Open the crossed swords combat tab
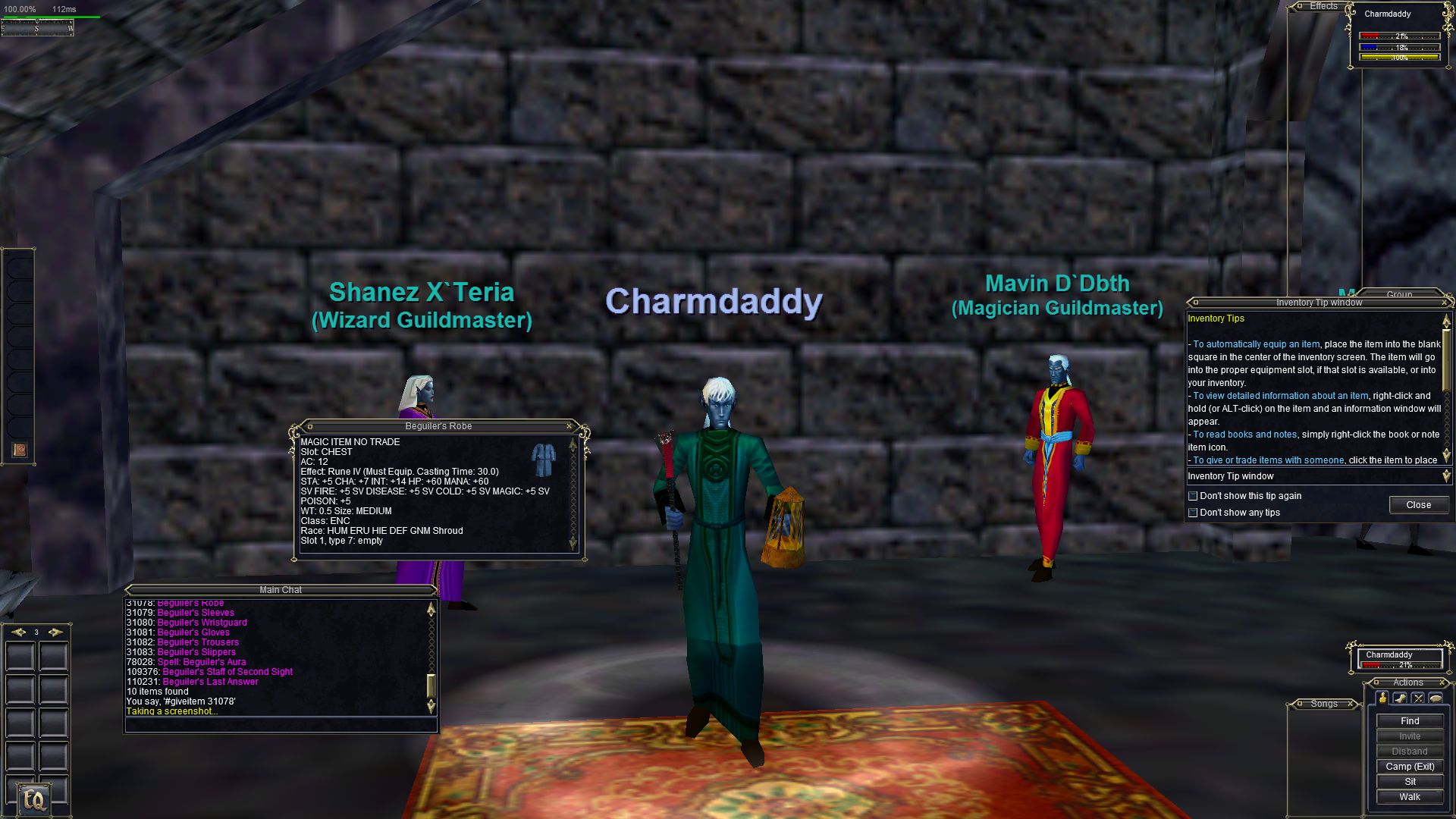 point(1418,698)
